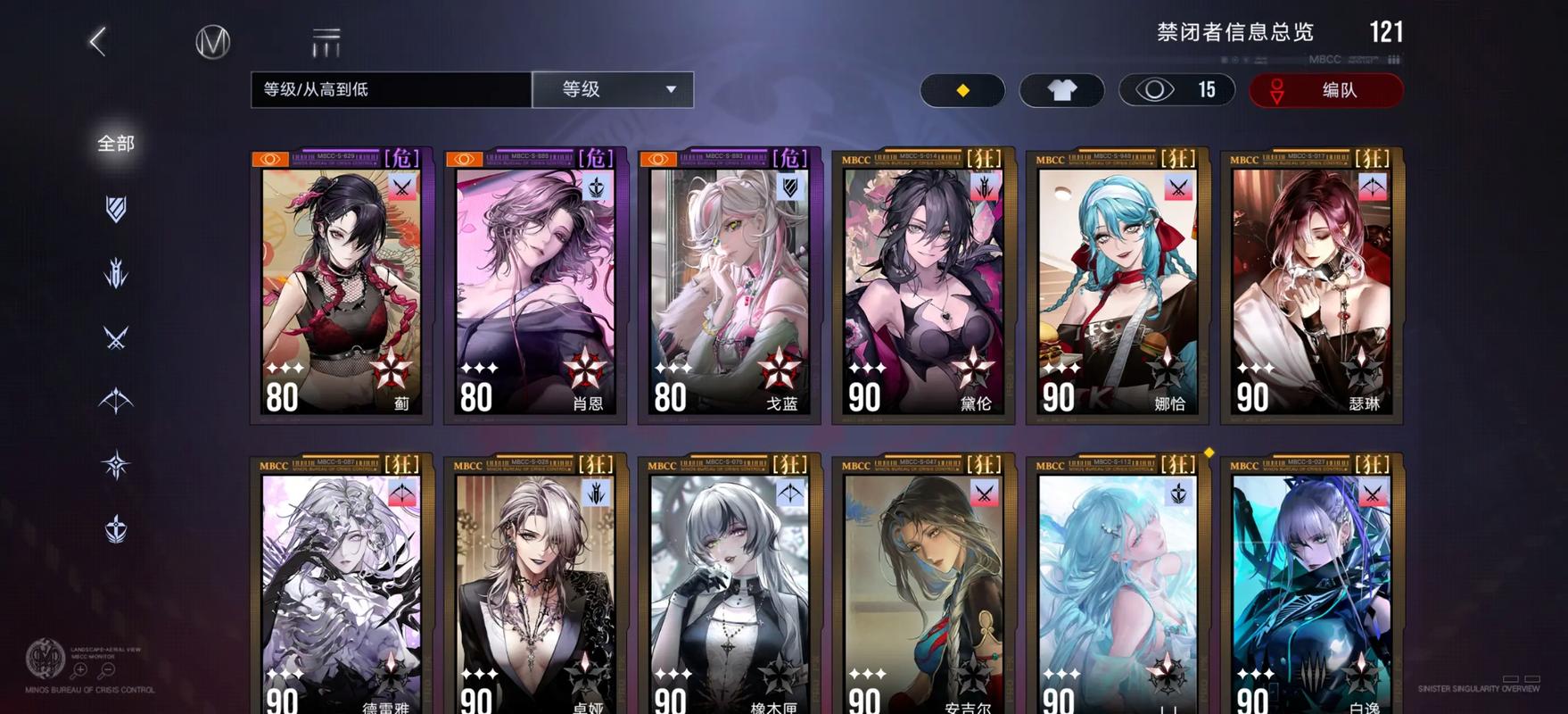The image size is (1568, 714).
Task: Select the shield defender class filter
Action: 114,208
